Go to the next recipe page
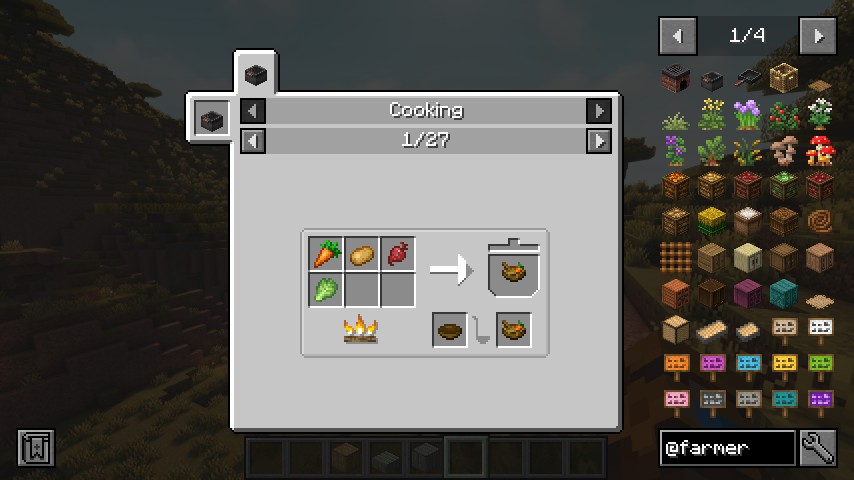 pyautogui.click(x=598, y=141)
